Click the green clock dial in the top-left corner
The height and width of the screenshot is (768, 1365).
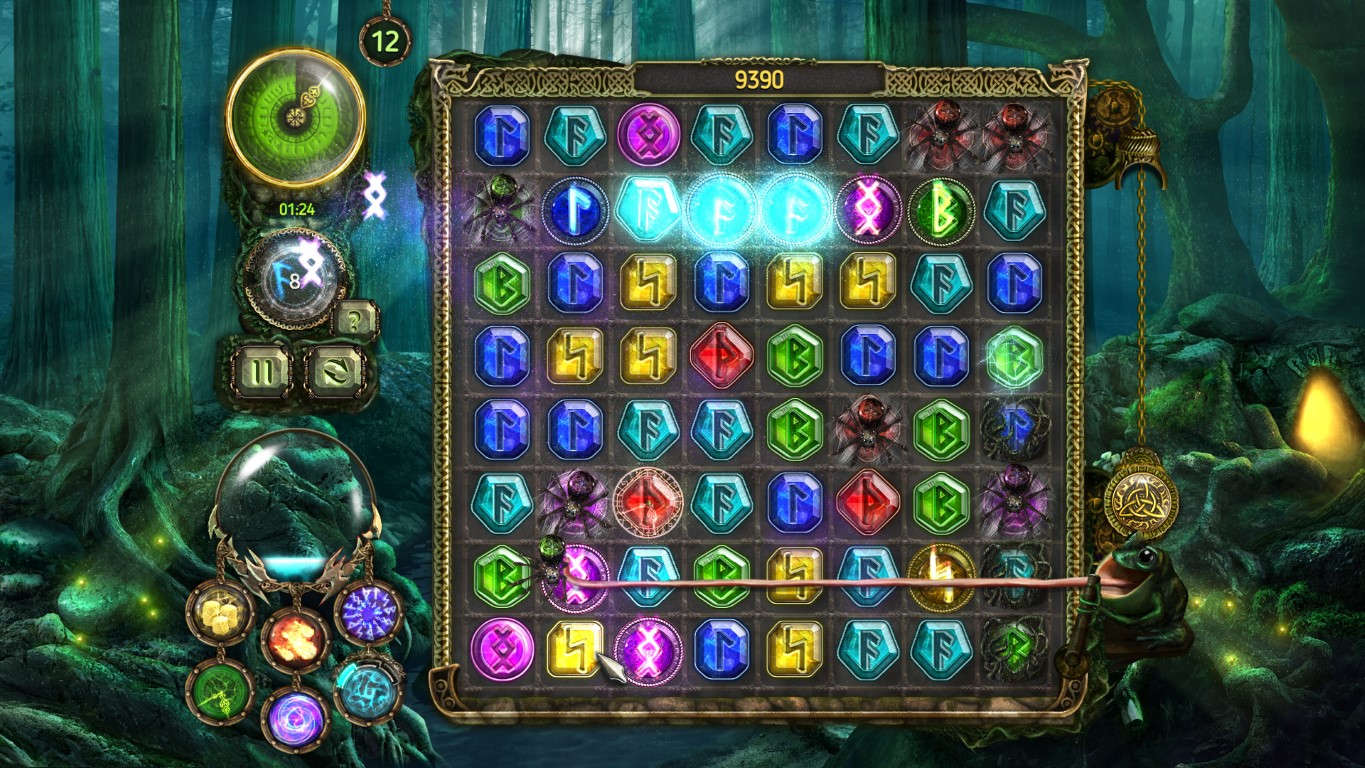pyautogui.click(x=293, y=117)
